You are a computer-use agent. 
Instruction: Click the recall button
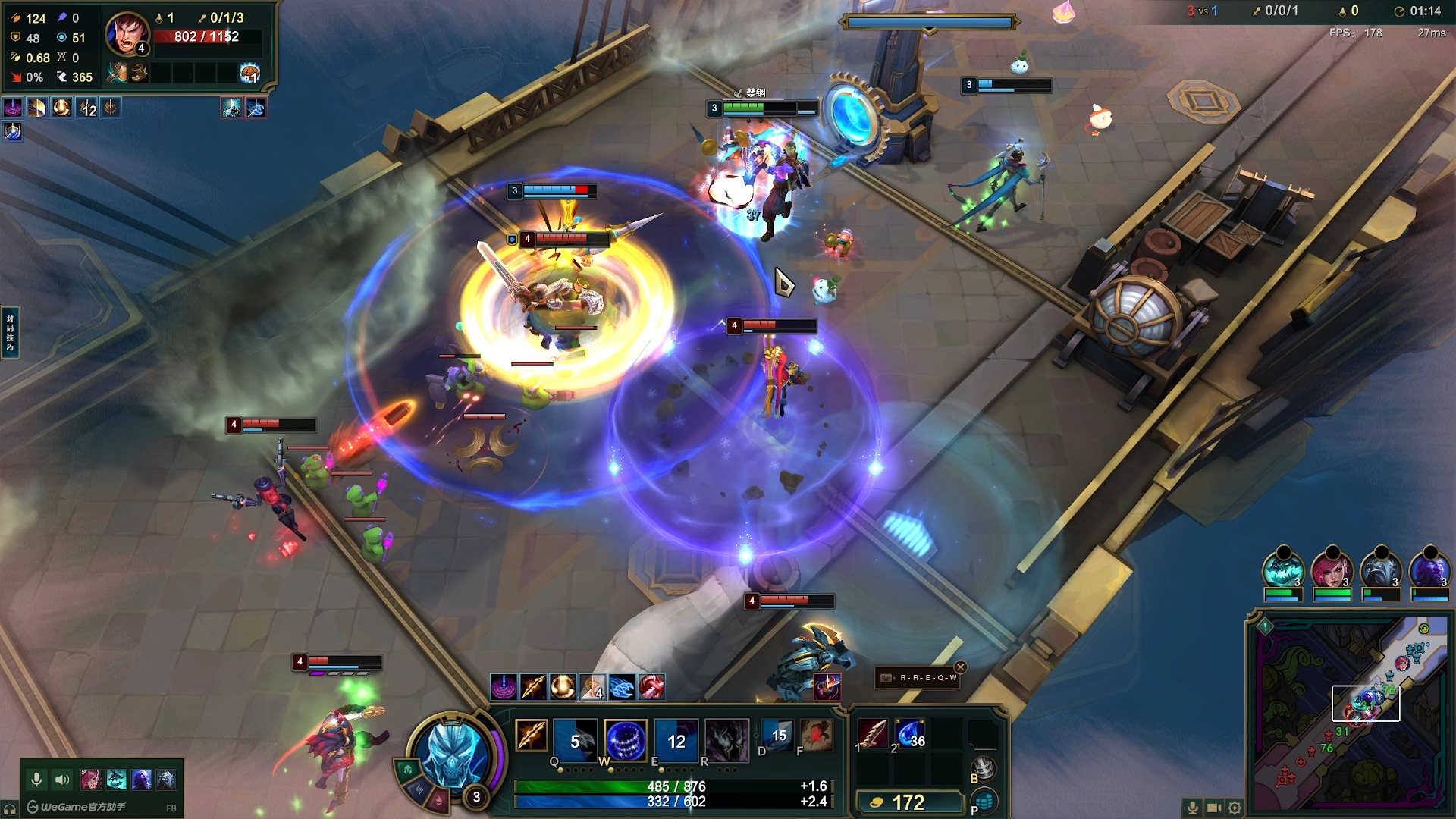(x=984, y=769)
